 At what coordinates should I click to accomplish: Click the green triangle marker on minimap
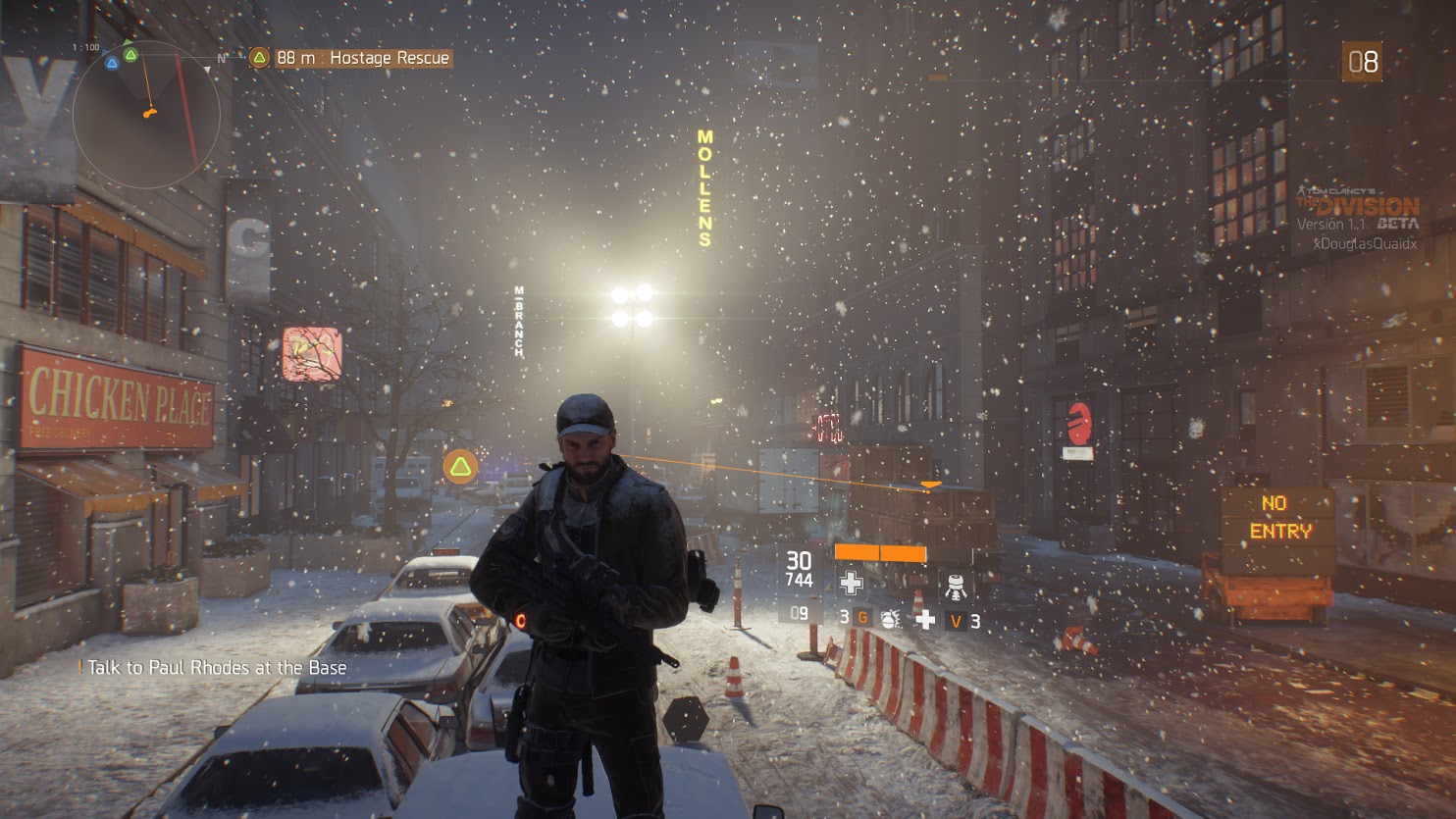point(130,55)
